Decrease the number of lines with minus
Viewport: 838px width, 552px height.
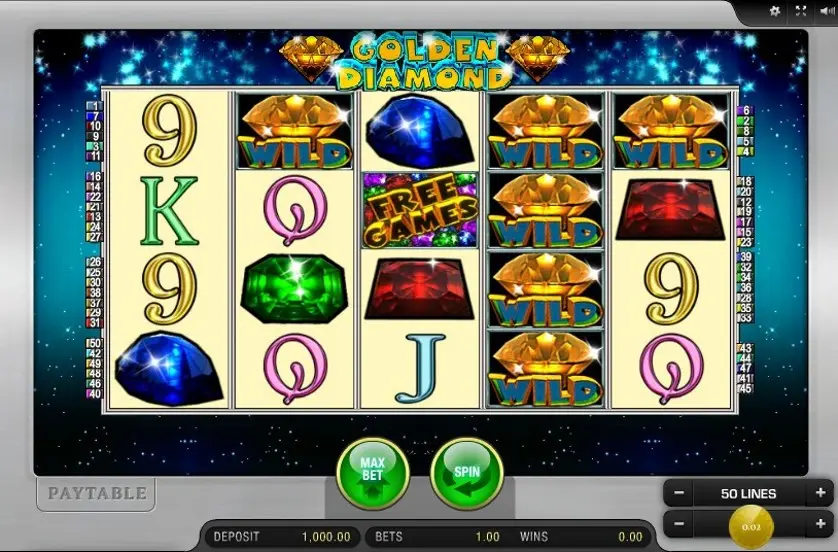[679, 493]
